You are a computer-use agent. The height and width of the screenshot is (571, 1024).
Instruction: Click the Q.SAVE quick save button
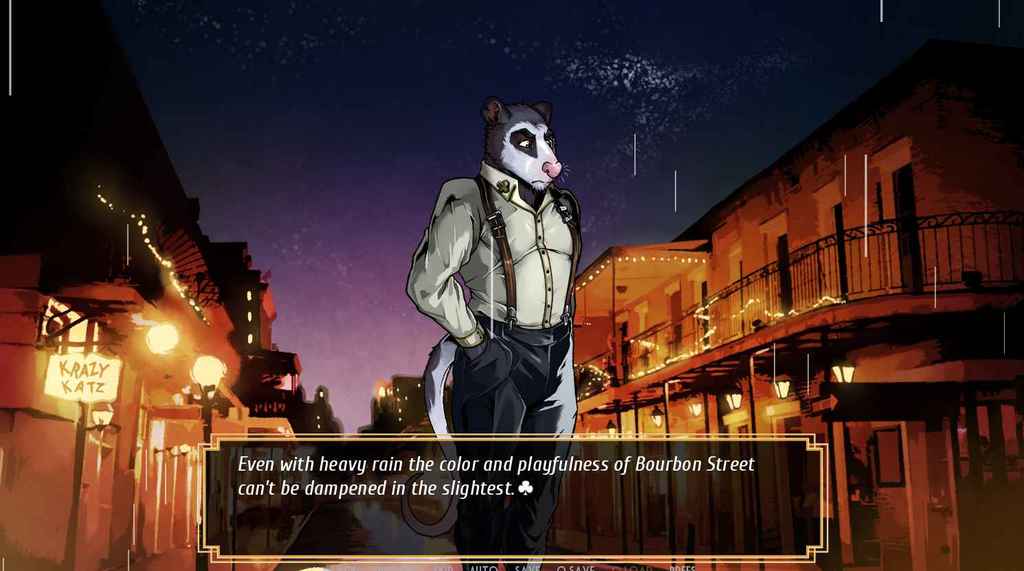pyautogui.click(x=575, y=567)
